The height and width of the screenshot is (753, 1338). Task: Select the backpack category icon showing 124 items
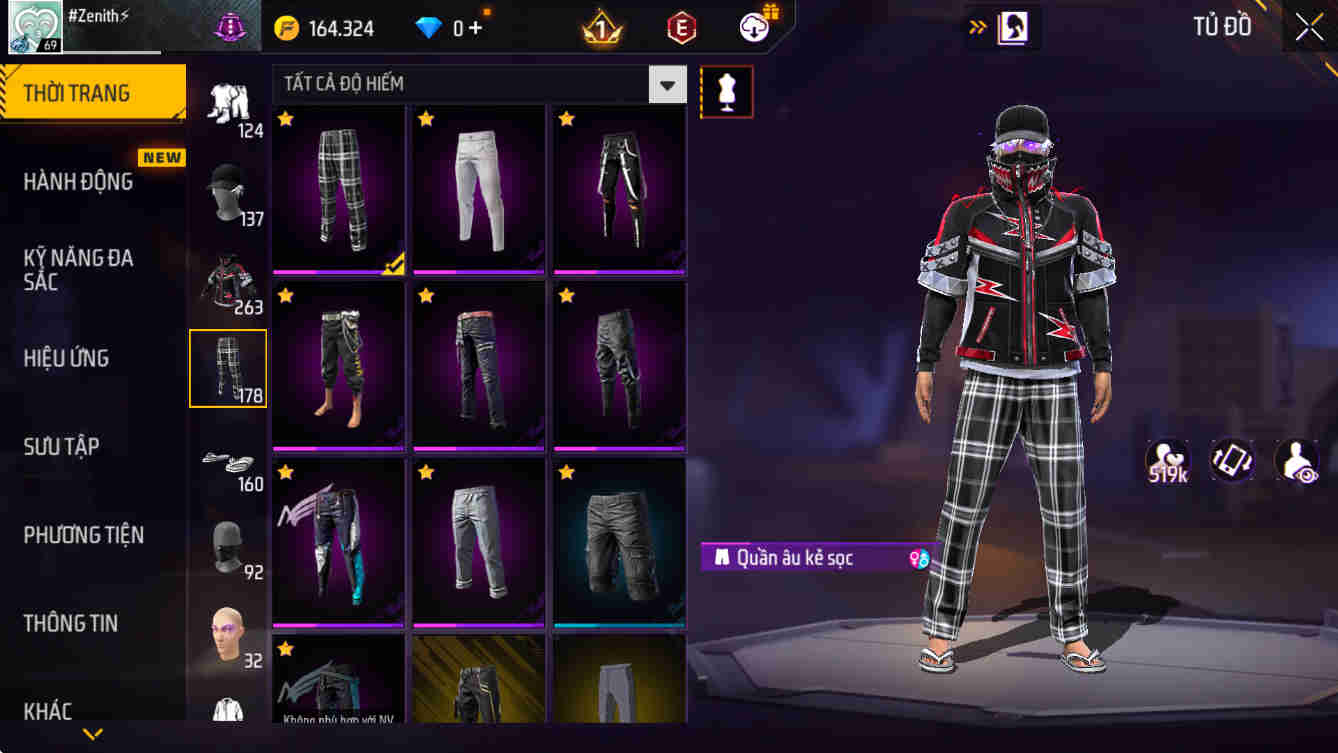click(228, 105)
